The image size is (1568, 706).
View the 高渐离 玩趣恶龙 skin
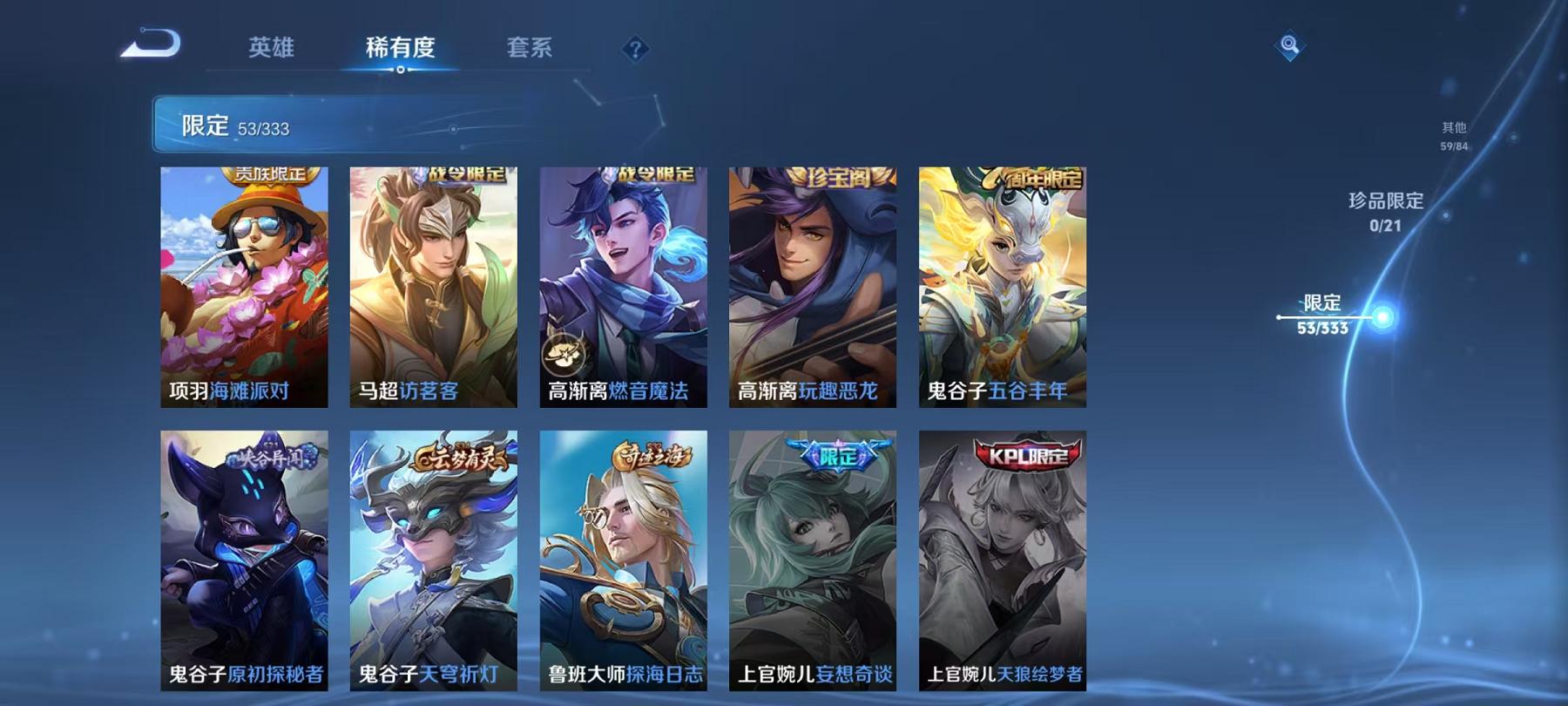(x=810, y=288)
